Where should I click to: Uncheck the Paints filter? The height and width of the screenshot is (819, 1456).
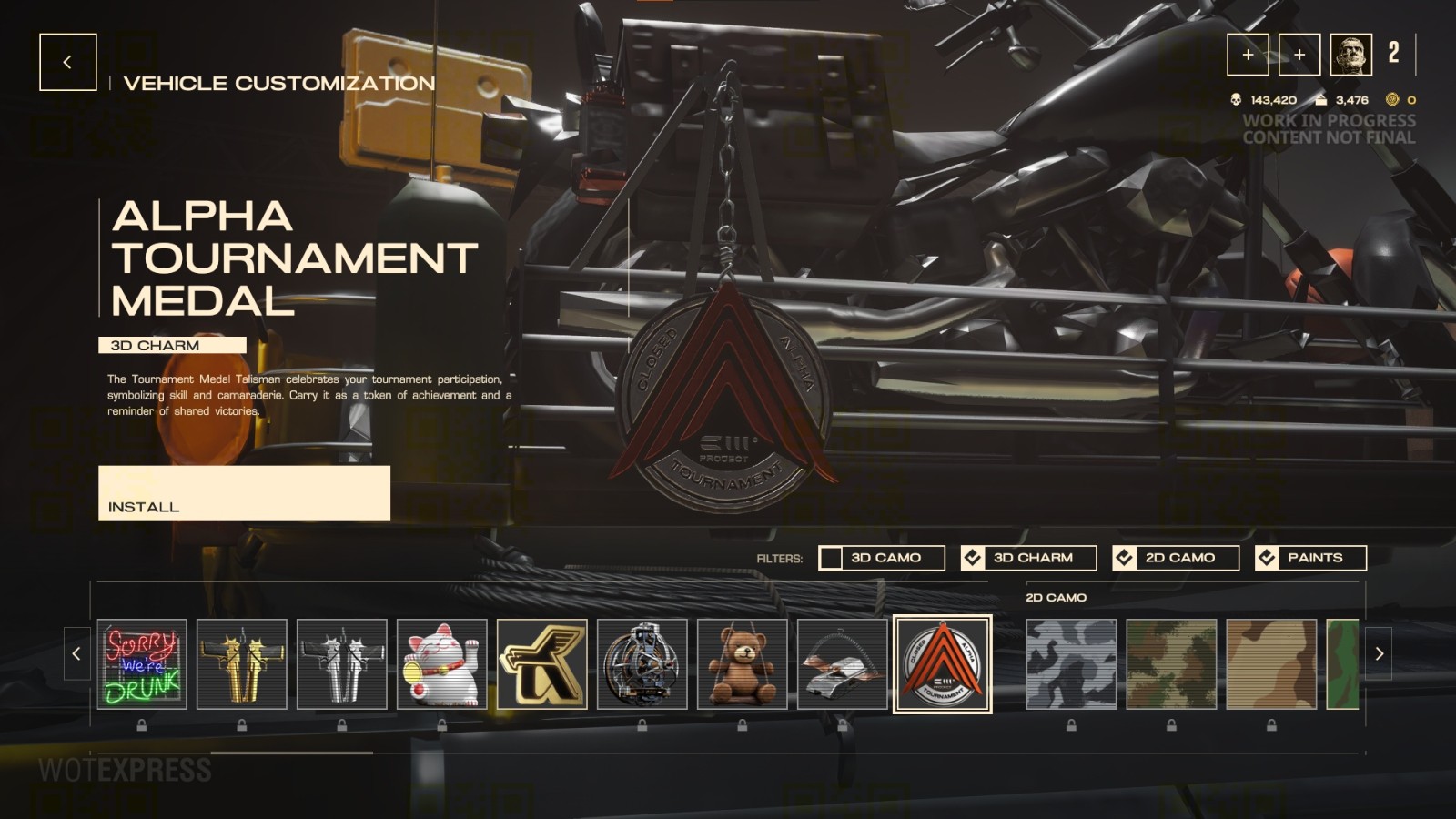(1266, 557)
